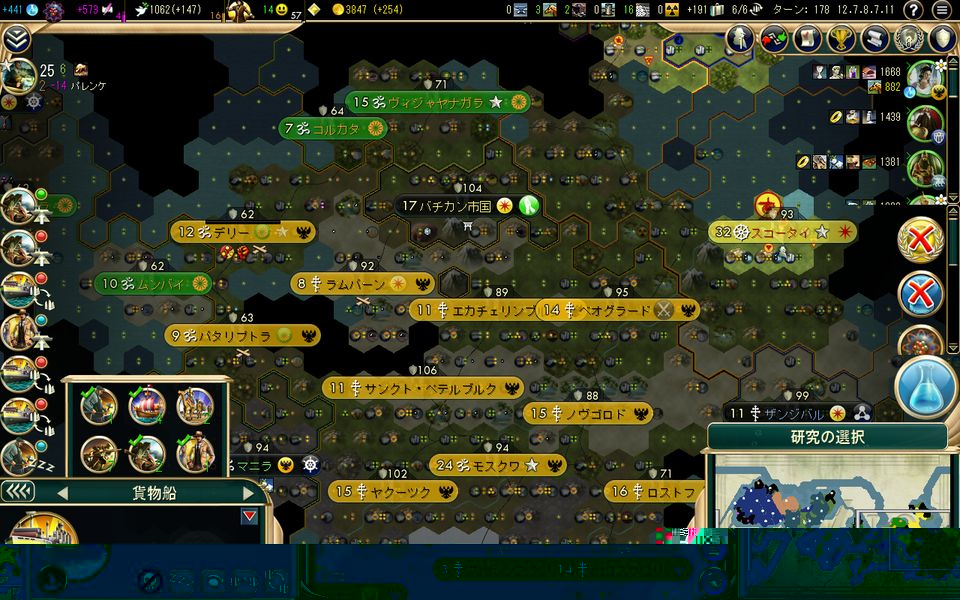This screenshot has height=600, width=960.
Task: Select the camel caravan unit icon
Action: (195, 405)
